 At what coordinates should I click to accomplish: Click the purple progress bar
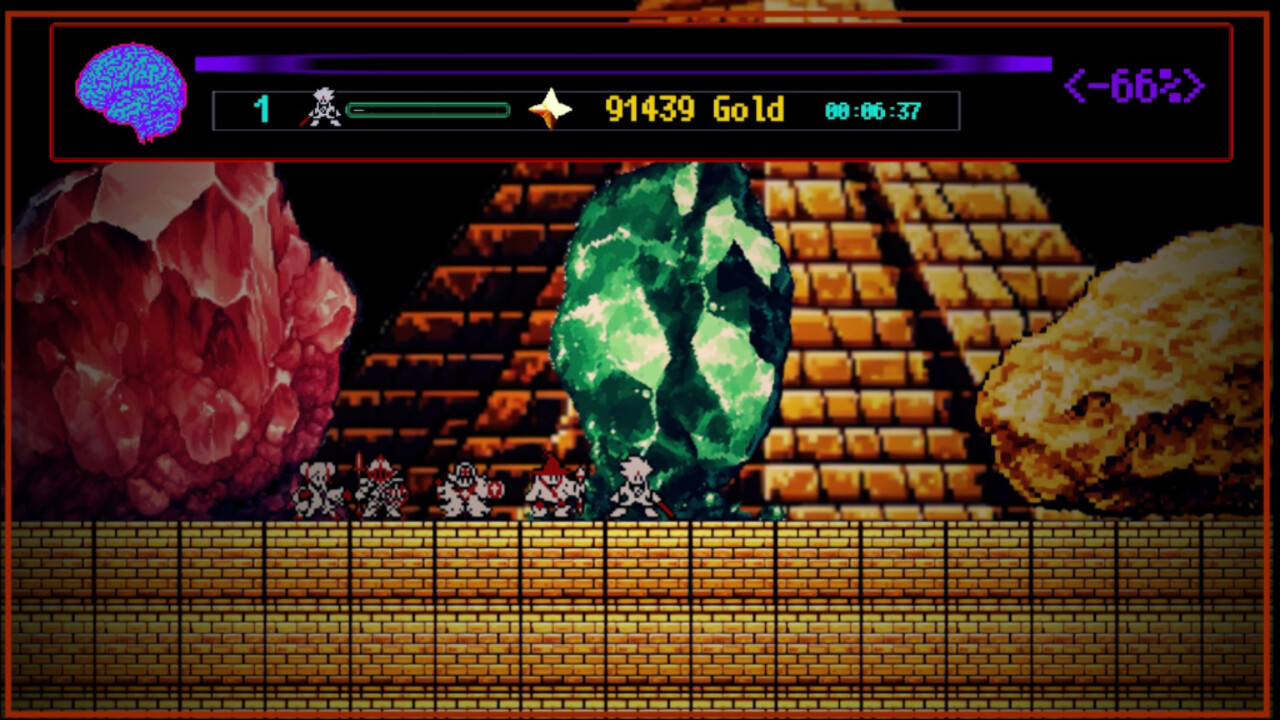click(623, 63)
